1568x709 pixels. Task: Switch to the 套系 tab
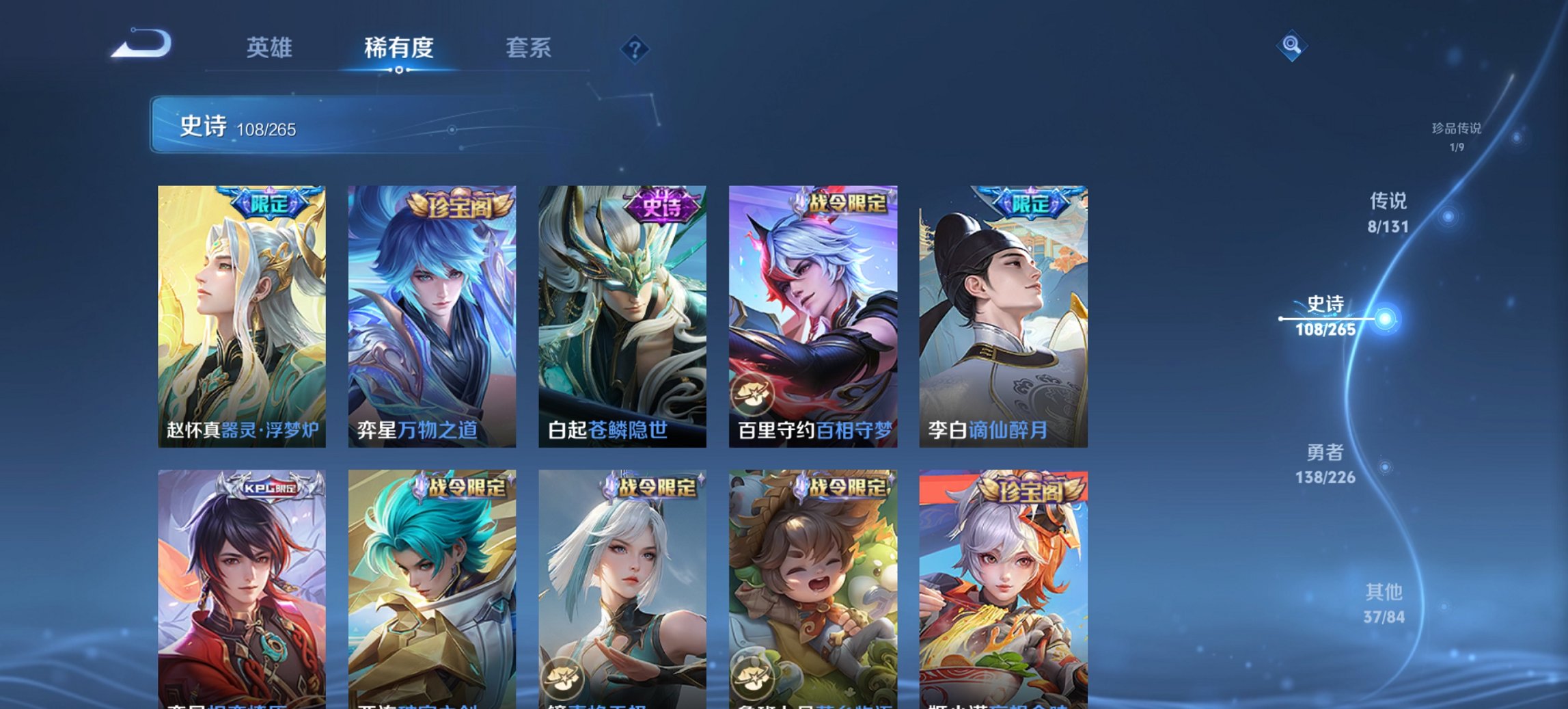click(529, 48)
